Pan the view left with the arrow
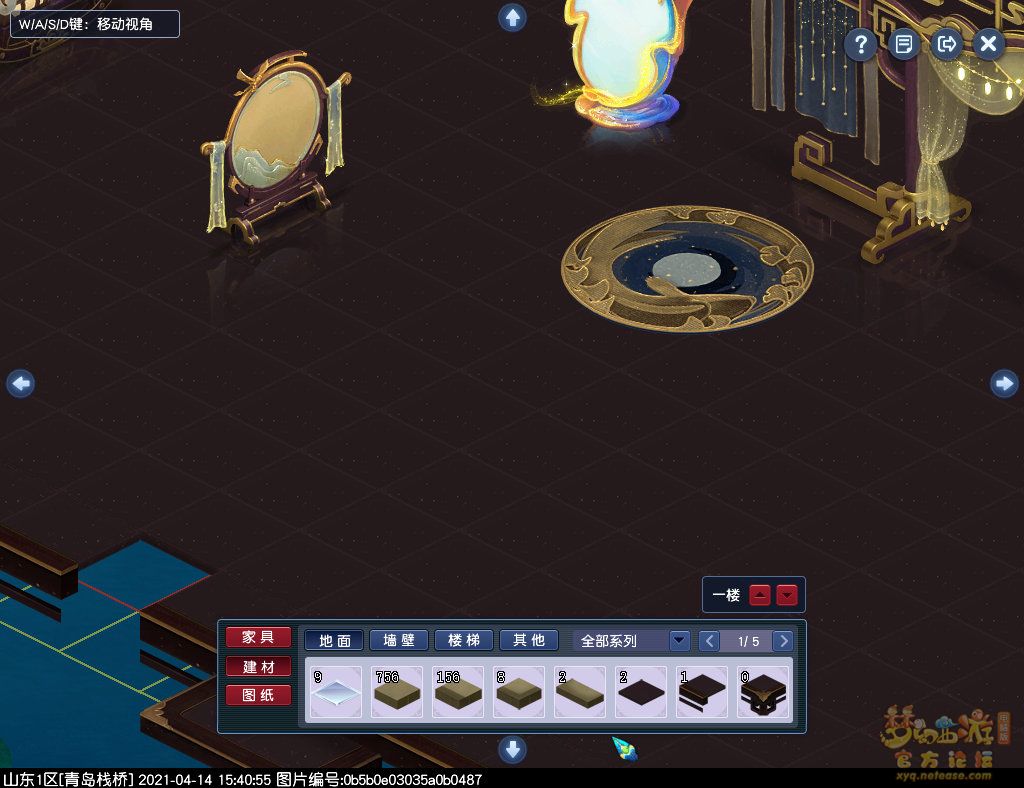1024x788 pixels. [x=20, y=383]
